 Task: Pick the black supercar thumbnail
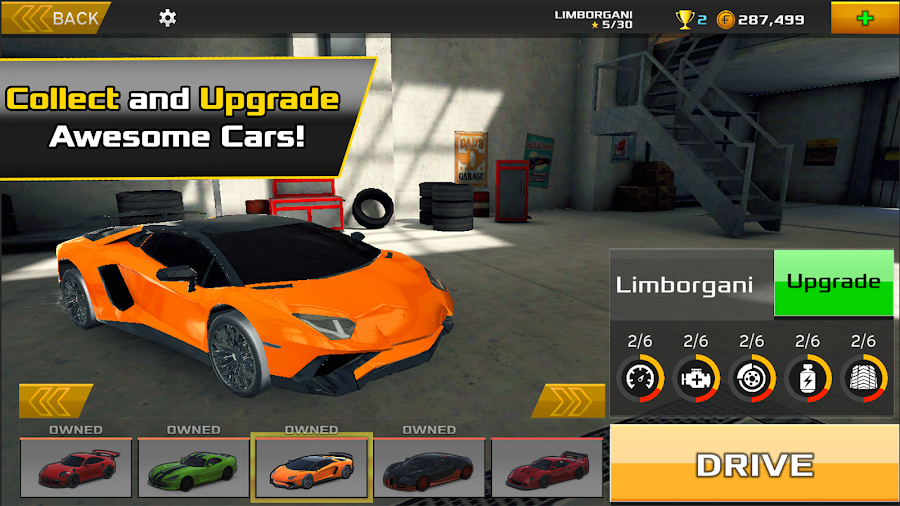click(x=429, y=467)
